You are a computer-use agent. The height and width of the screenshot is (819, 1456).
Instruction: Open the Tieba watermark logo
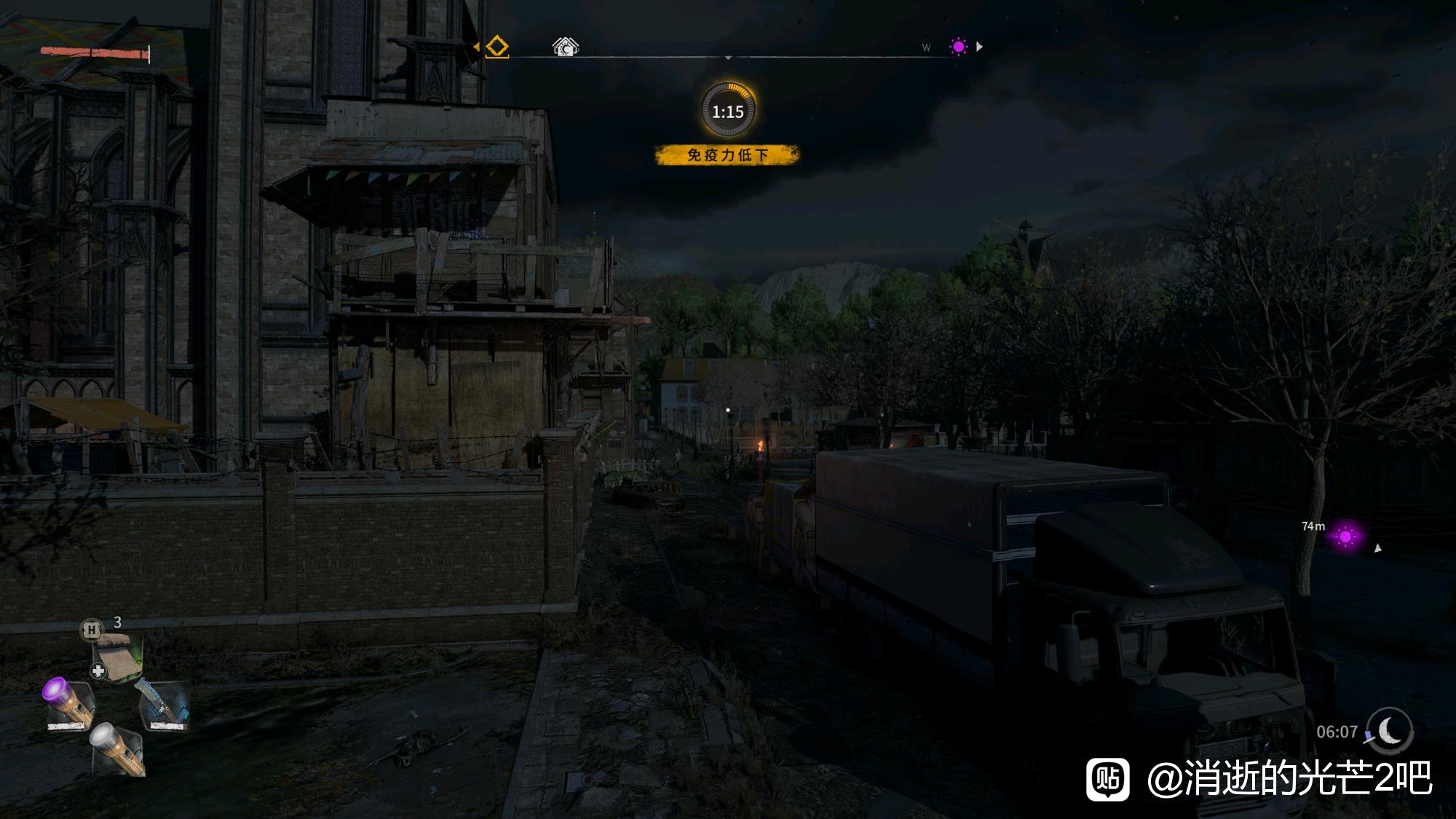1108,779
